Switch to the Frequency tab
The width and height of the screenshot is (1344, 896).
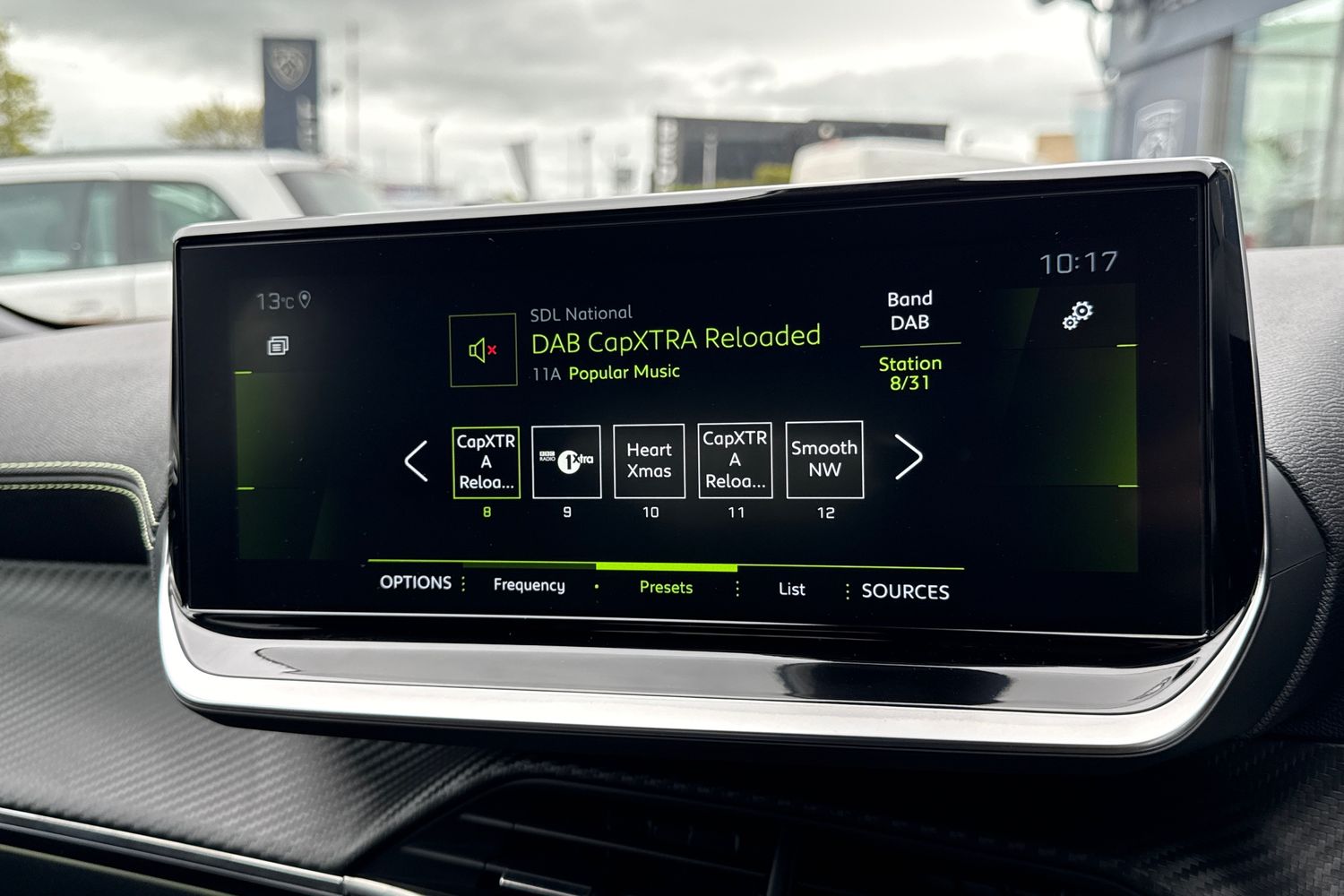coord(529,585)
